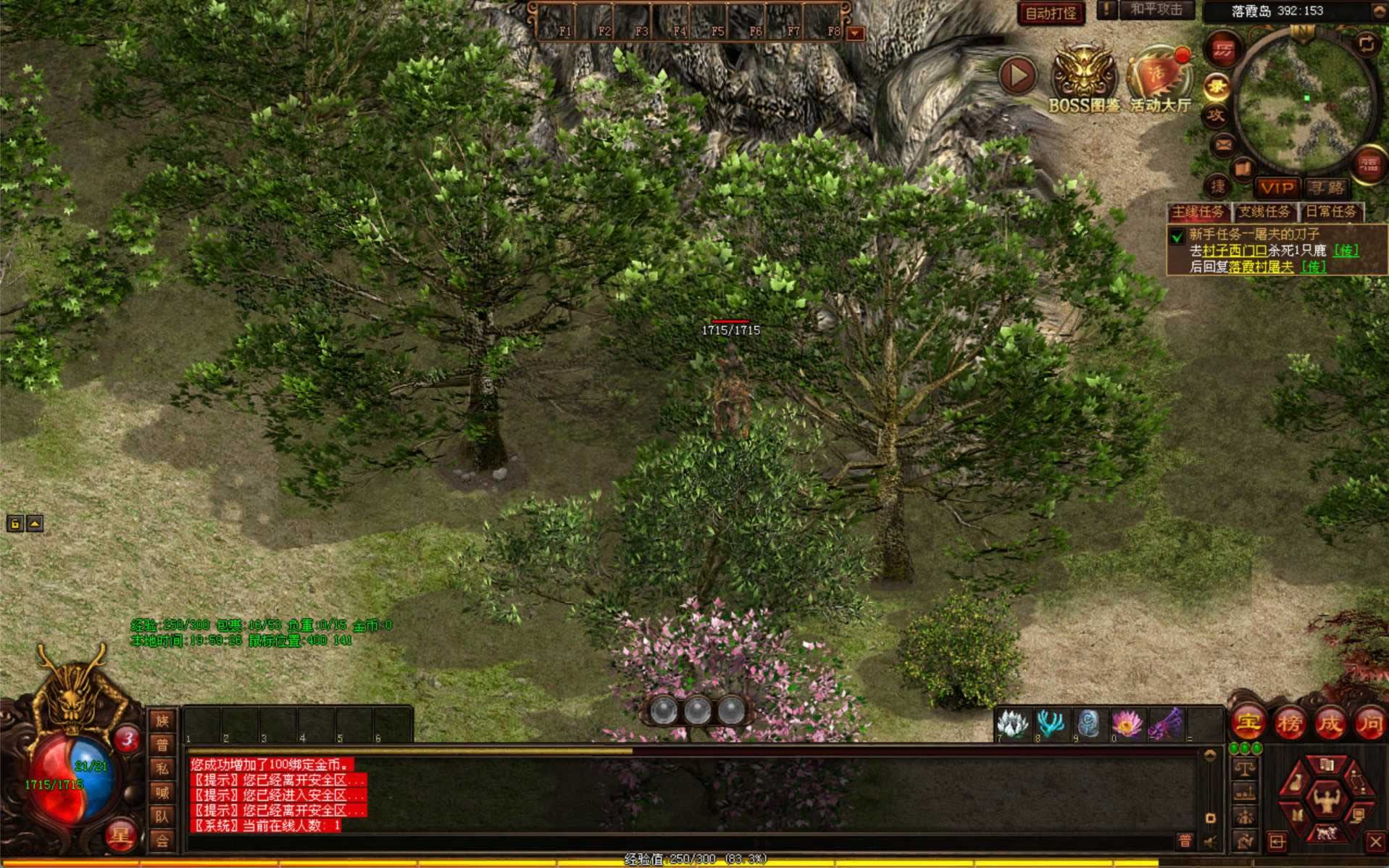
Task: Open the mail envelope icon
Action: [1223, 145]
